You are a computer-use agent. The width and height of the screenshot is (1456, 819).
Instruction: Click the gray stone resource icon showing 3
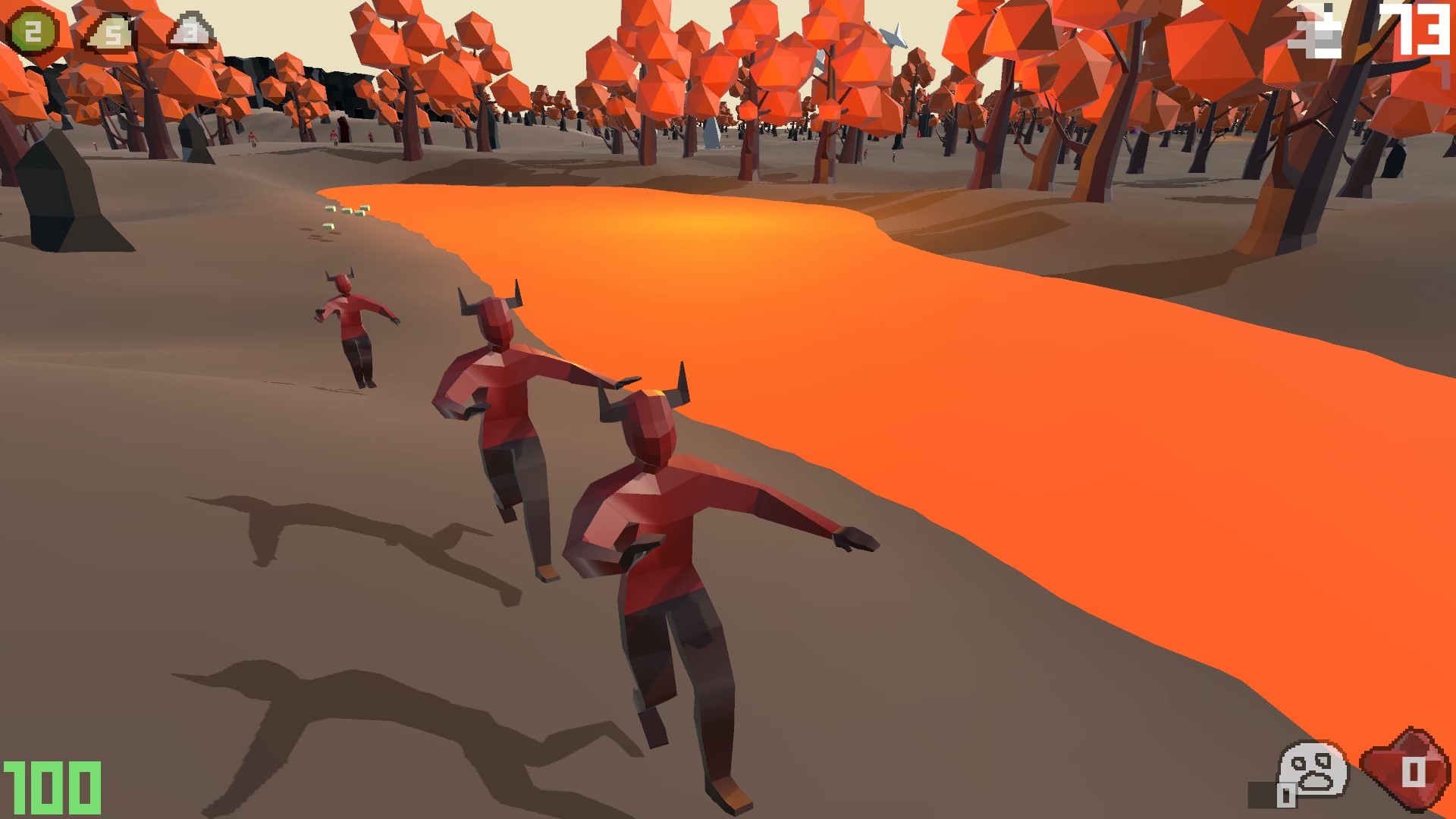[190, 29]
